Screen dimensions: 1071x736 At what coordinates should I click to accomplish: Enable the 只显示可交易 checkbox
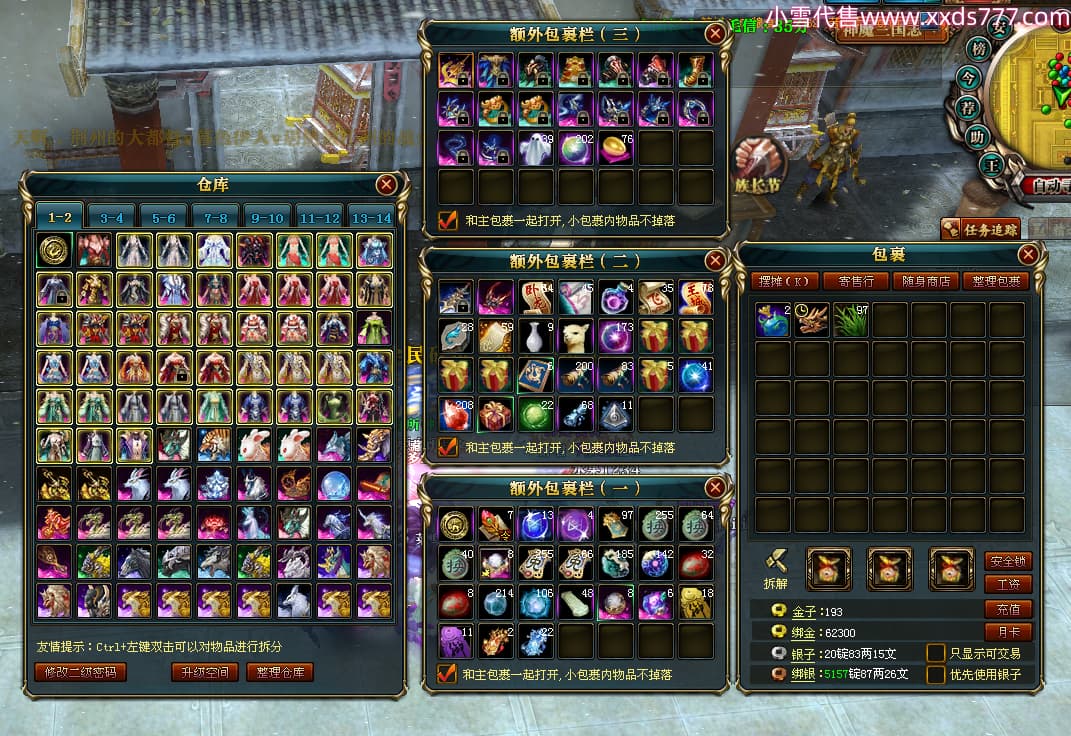click(936, 653)
